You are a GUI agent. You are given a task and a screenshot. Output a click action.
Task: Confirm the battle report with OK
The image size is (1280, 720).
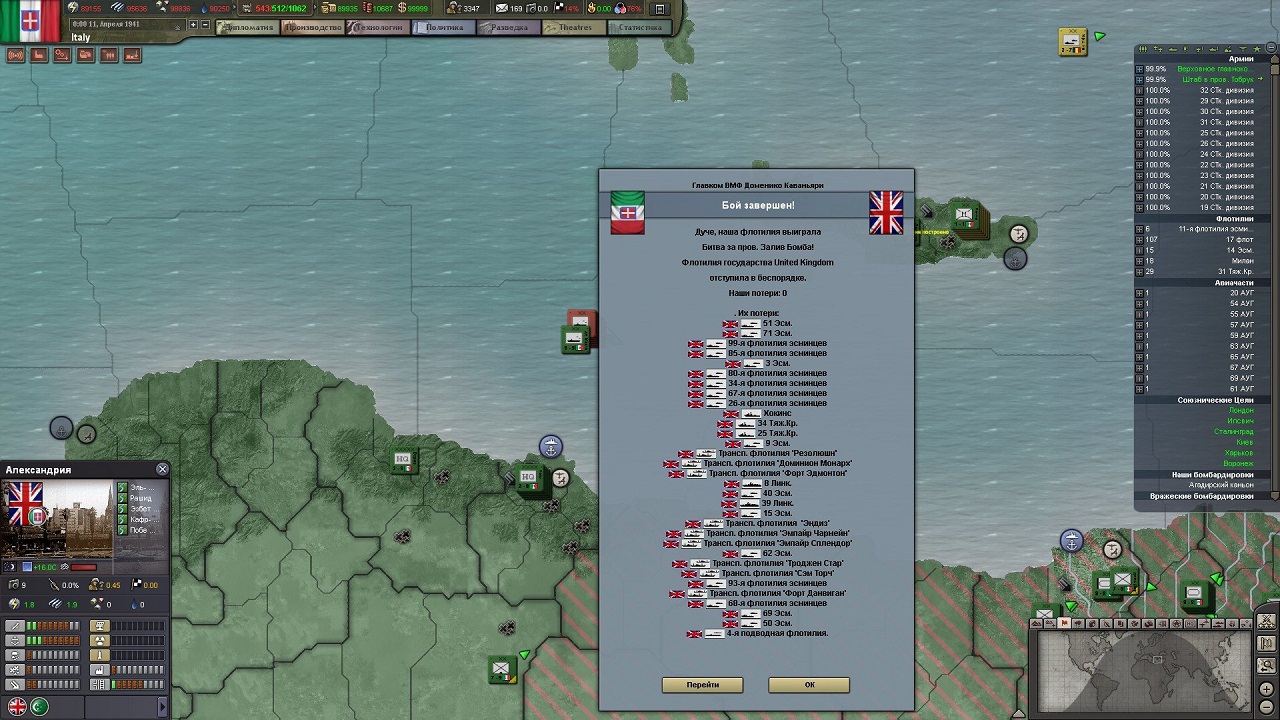tap(809, 685)
